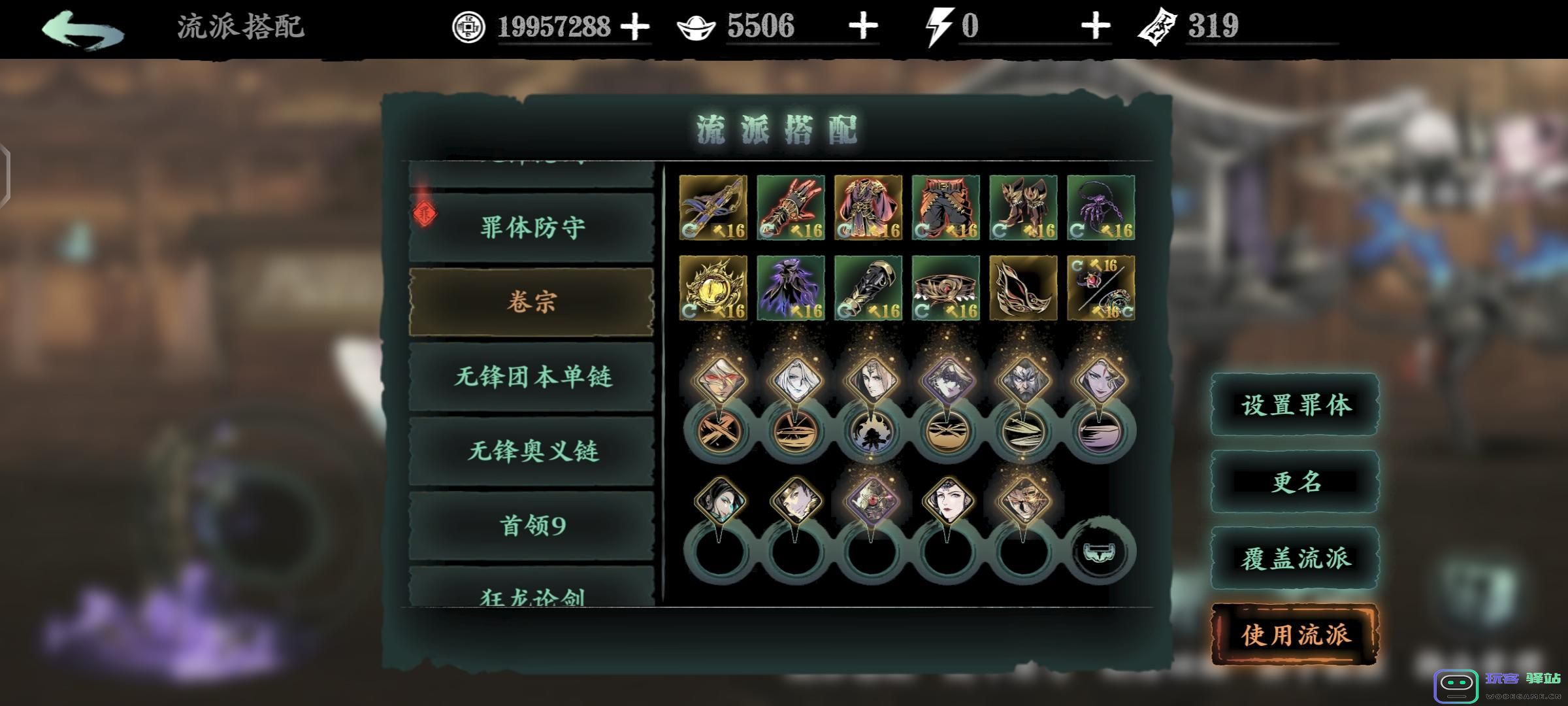1568x706 pixels.
Task: Open the golden belt equipment item
Action: pyautogui.click(x=945, y=290)
